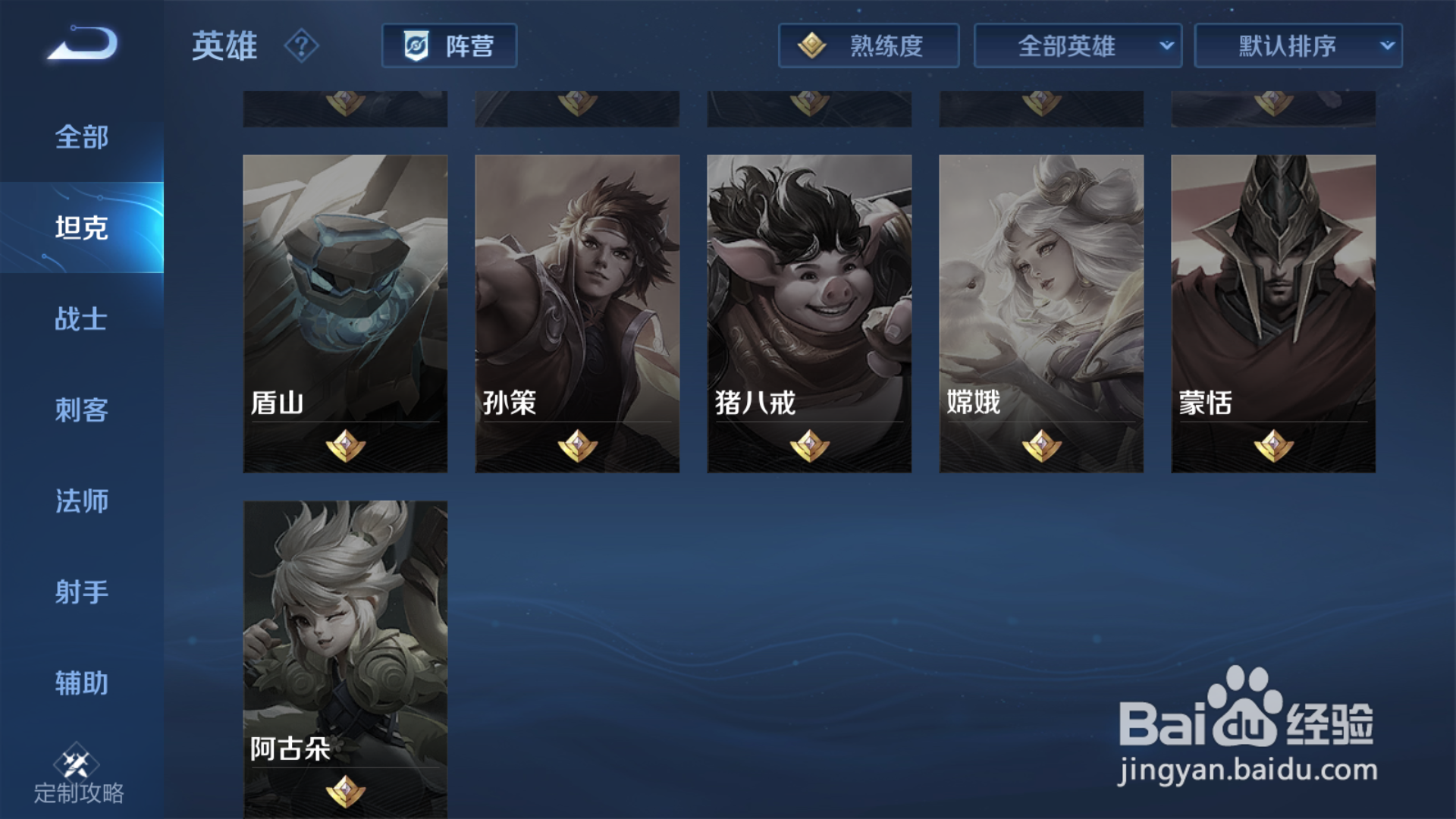Open the 熟练度 button
Viewport: 1456px width, 819px height.
(x=869, y=45)
